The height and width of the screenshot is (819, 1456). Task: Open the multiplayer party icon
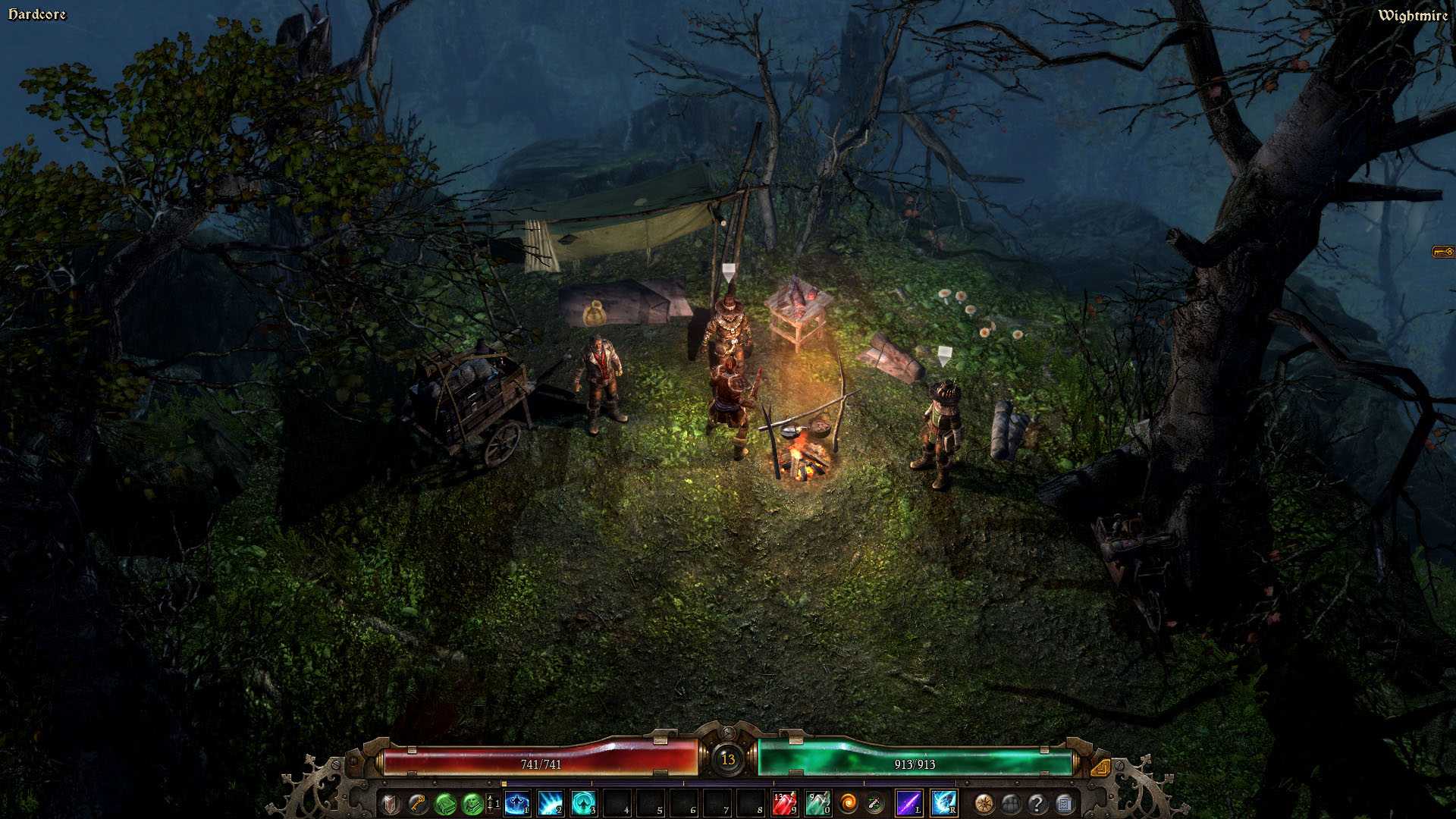coord(1011,803)
